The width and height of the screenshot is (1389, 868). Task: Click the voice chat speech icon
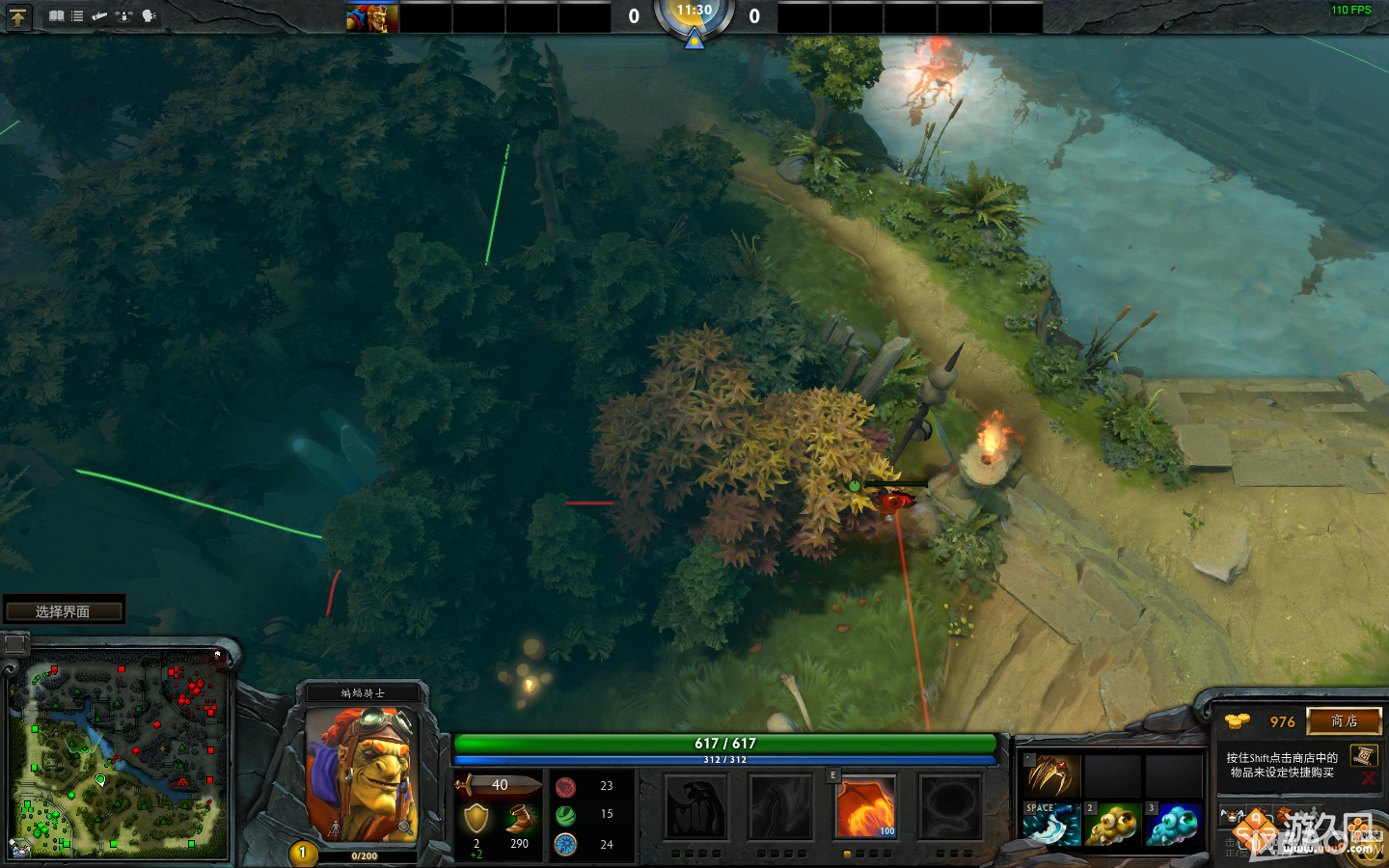coord(147,16)
